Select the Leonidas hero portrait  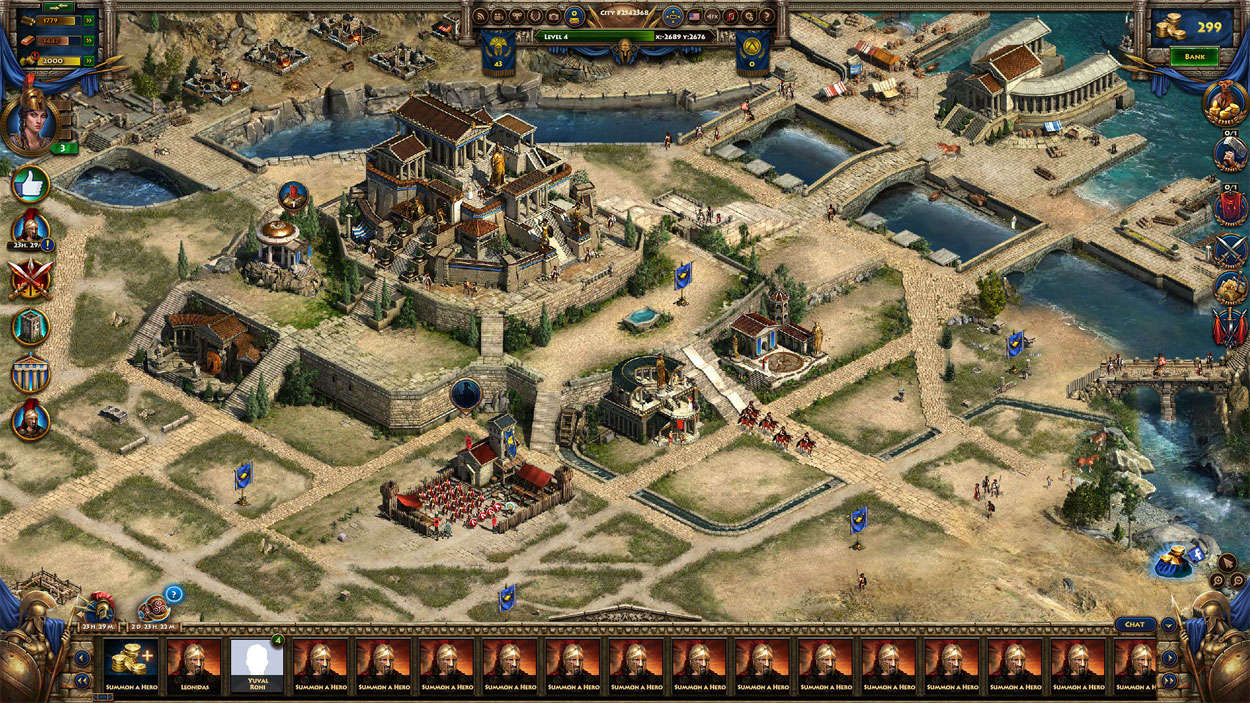coord(194,662)
